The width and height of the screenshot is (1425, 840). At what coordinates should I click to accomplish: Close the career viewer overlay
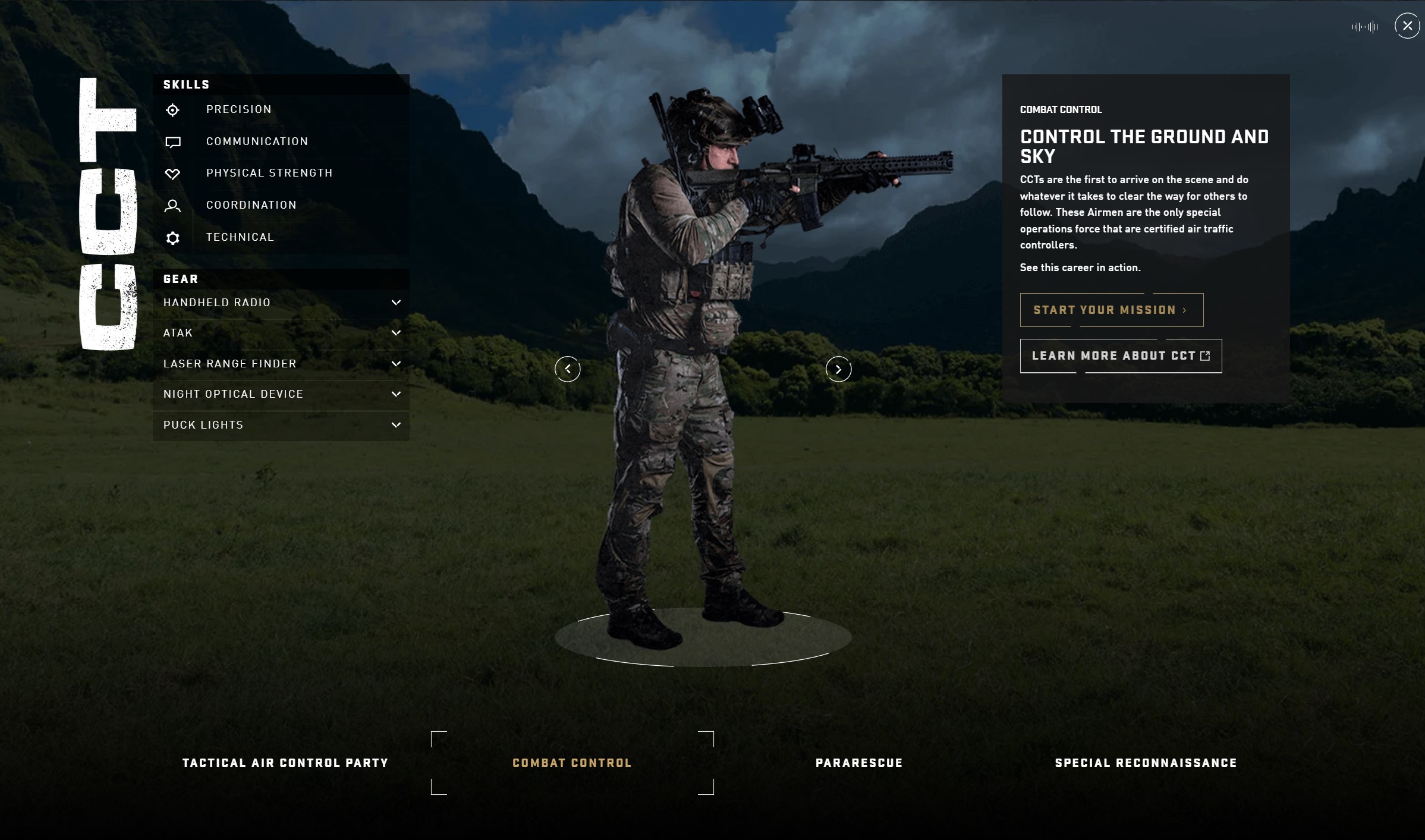[x=1407, y=26]
